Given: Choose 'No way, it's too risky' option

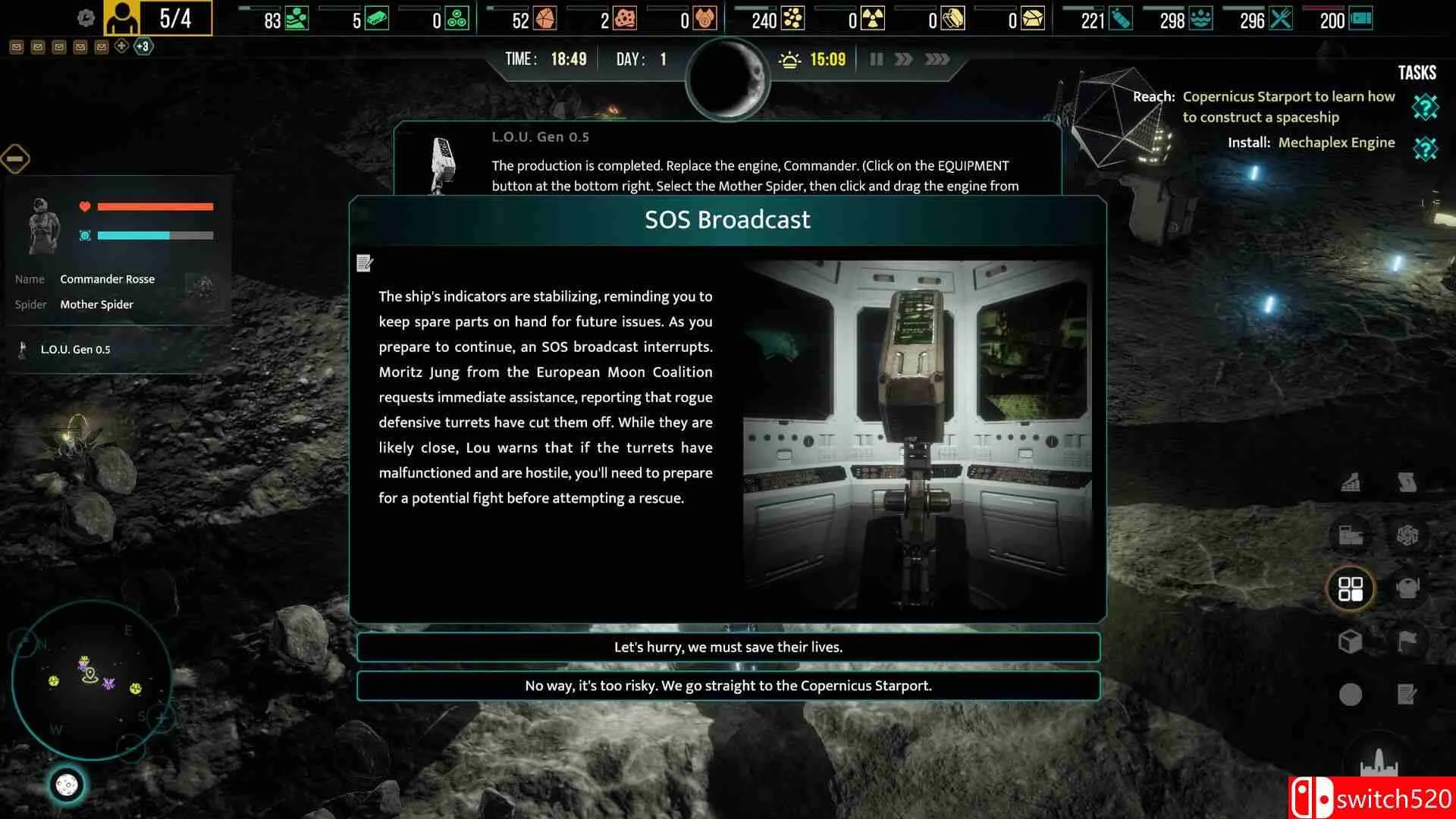Looking at the screenshot, I should [x=728, y=686].
